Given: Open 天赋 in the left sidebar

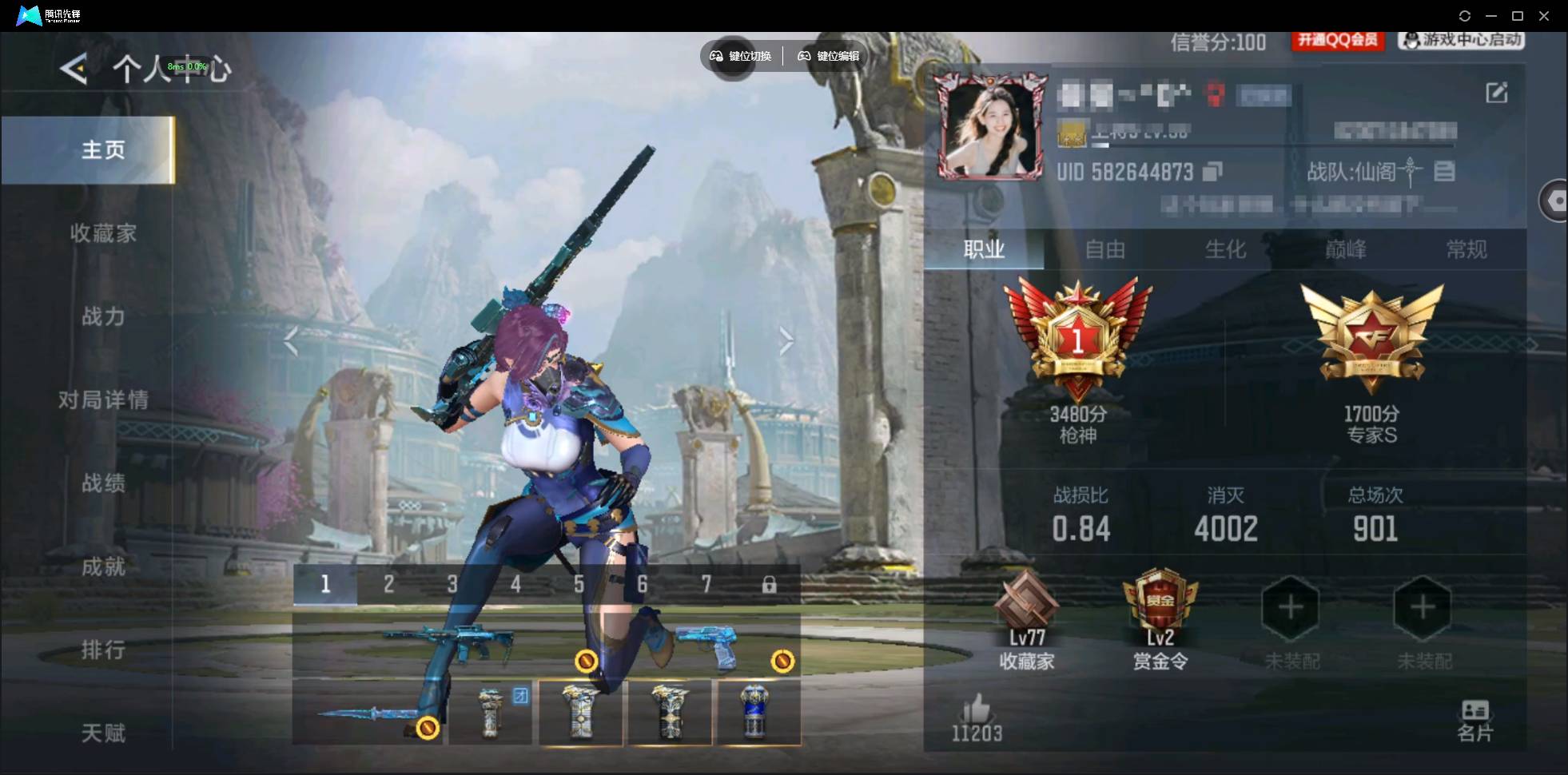Looking at the screenshot, I should pos(102,733).
